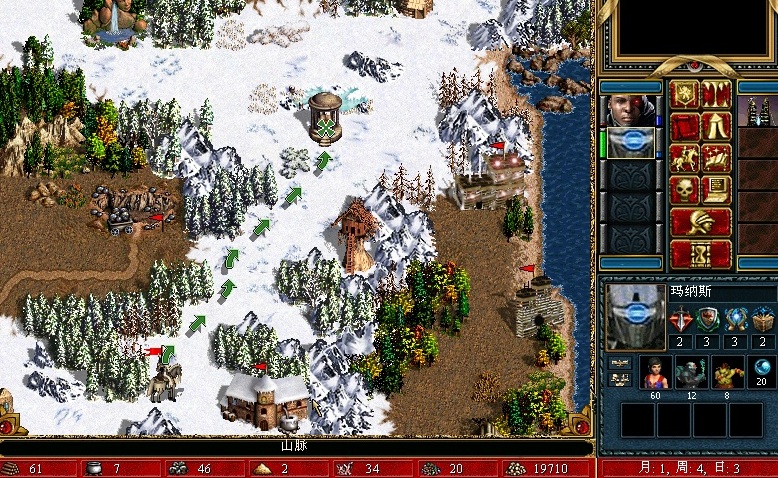
Task: Click the large hero portrait in info panel
Action: (x=636, y=317)
